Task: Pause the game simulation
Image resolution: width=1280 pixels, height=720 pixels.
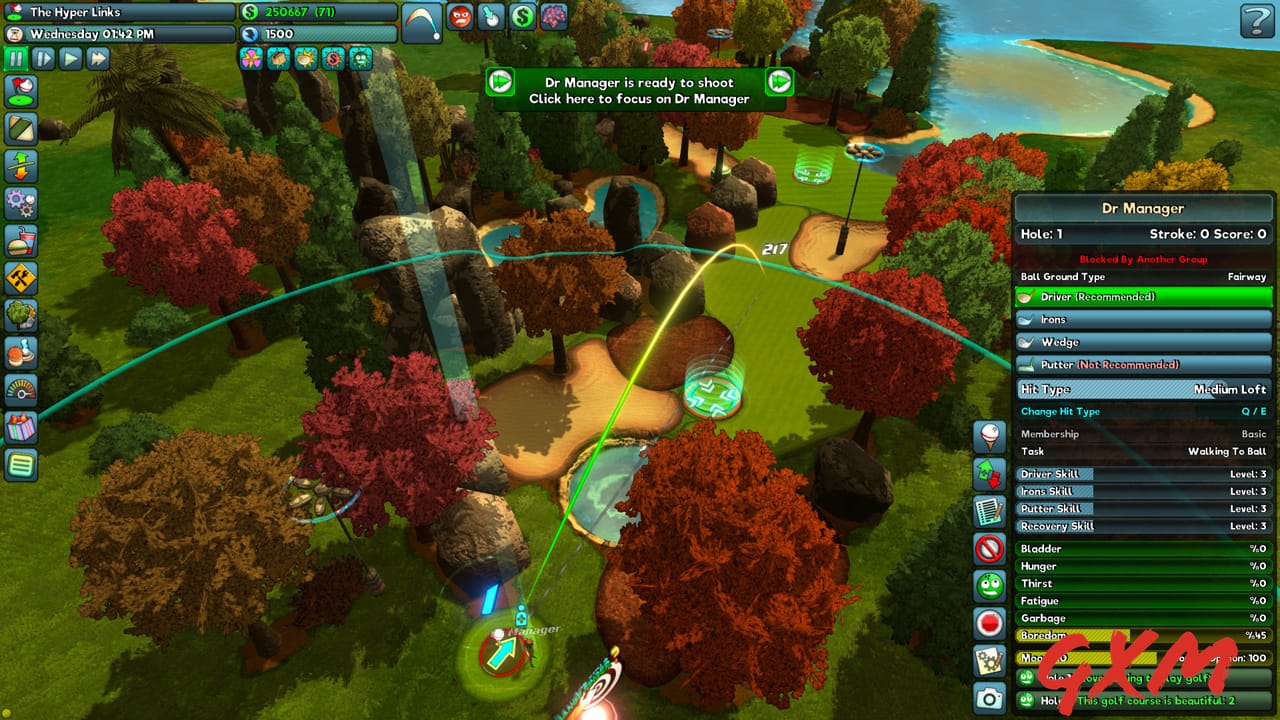Action: [x=14, y=58]
